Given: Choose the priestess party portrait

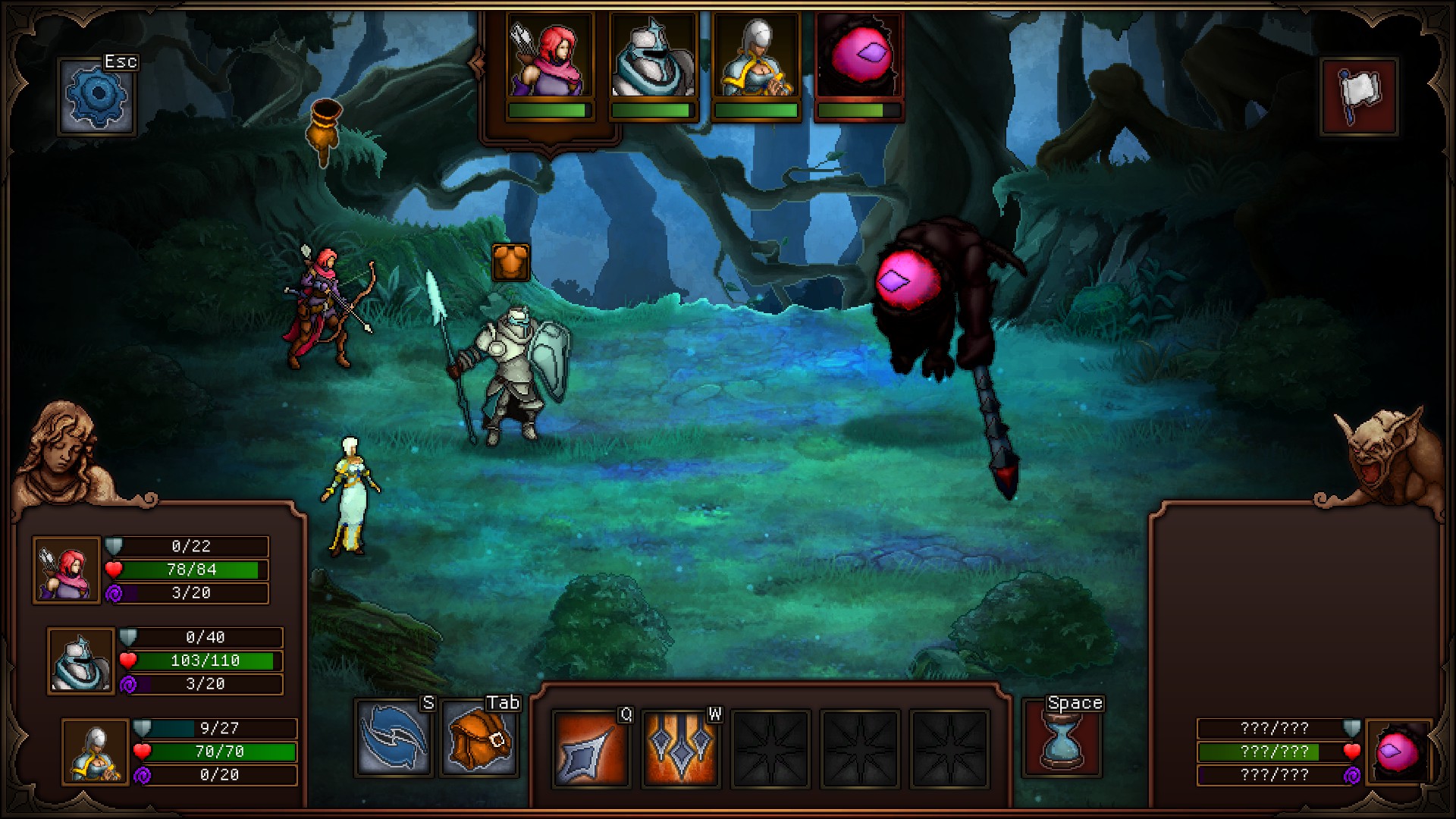Looking at the screenshot, I should point(96,752).
